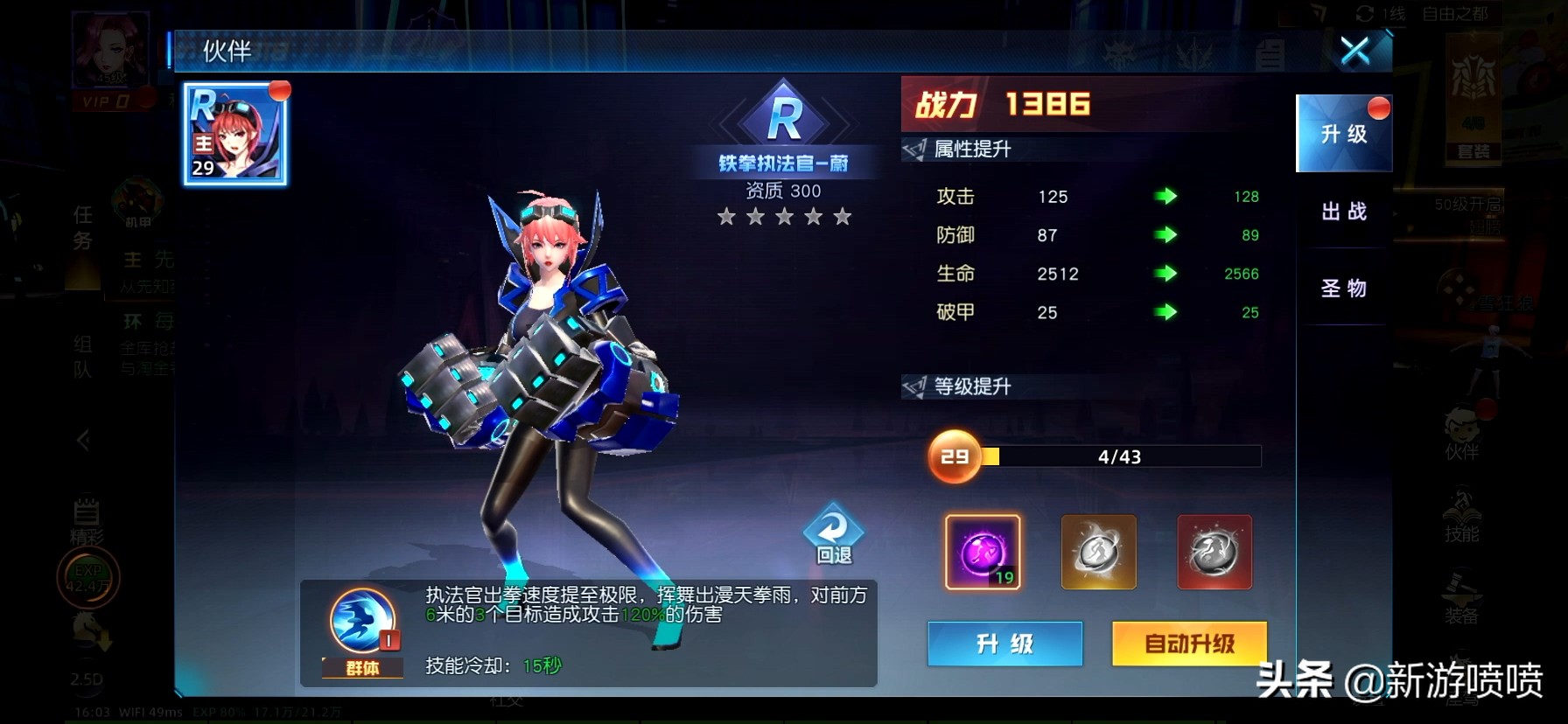Viewport: 1568px width, 724px height.
Task: Switch to the 圣物 tab
Action: tap(1344, 289)
